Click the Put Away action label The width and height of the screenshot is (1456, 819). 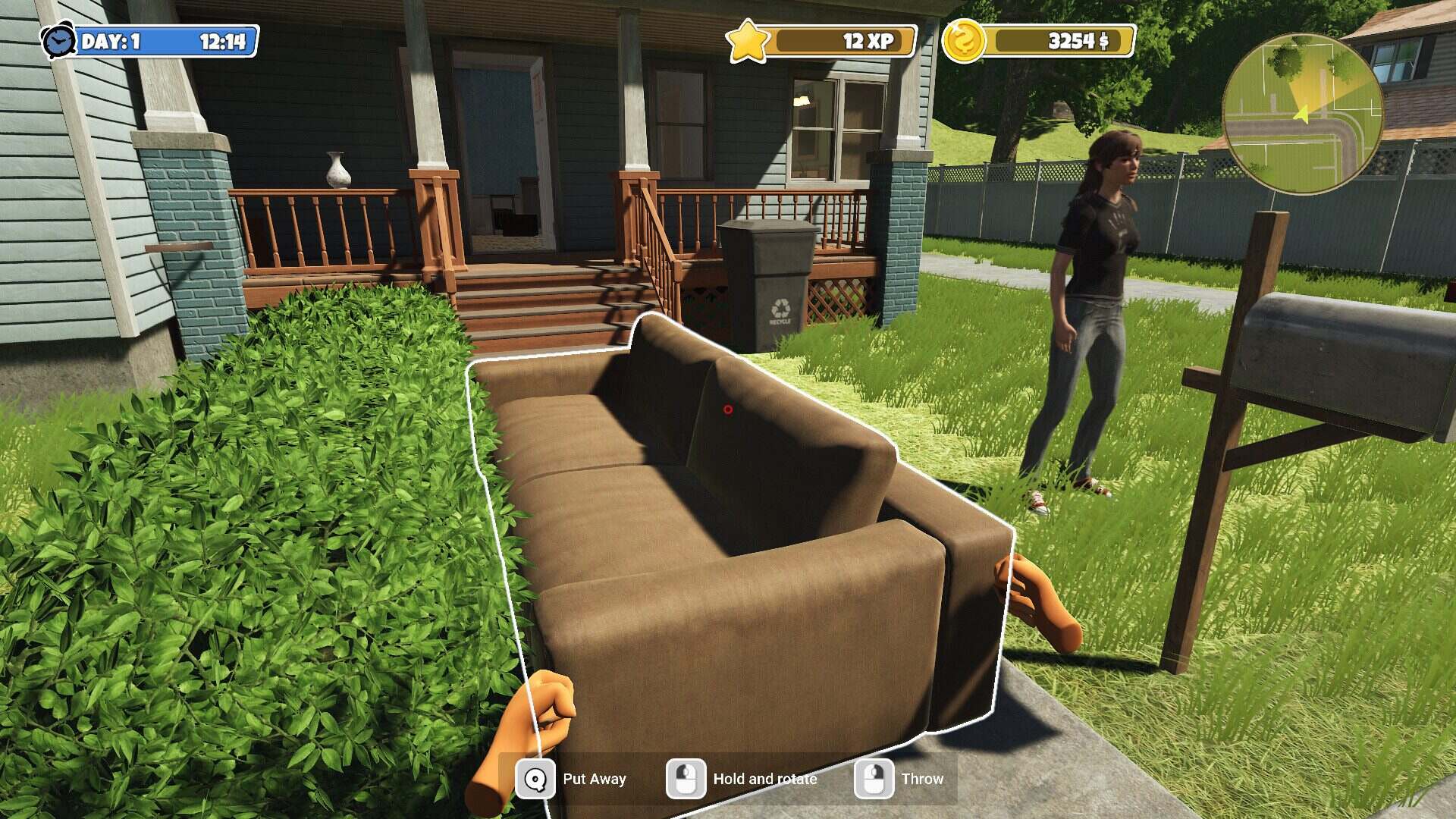595,779
